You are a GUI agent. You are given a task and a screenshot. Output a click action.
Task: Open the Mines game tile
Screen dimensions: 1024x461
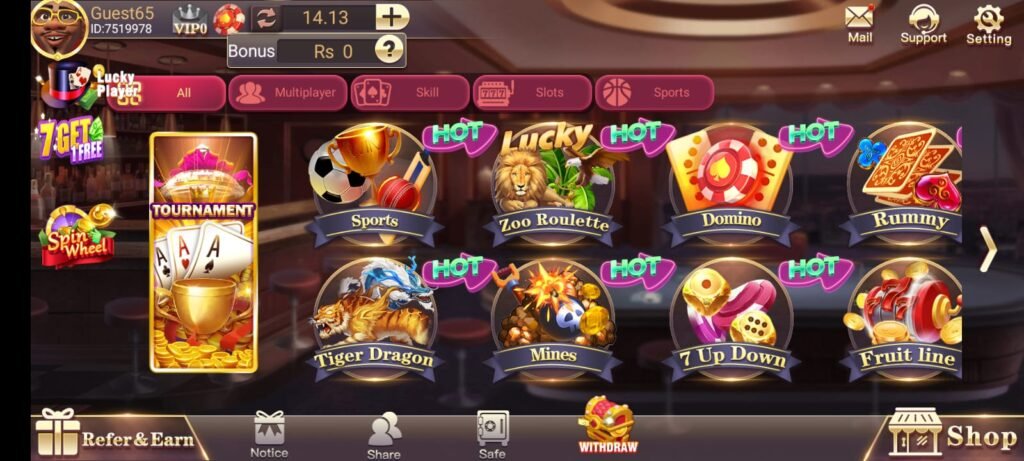coord(552,320)
